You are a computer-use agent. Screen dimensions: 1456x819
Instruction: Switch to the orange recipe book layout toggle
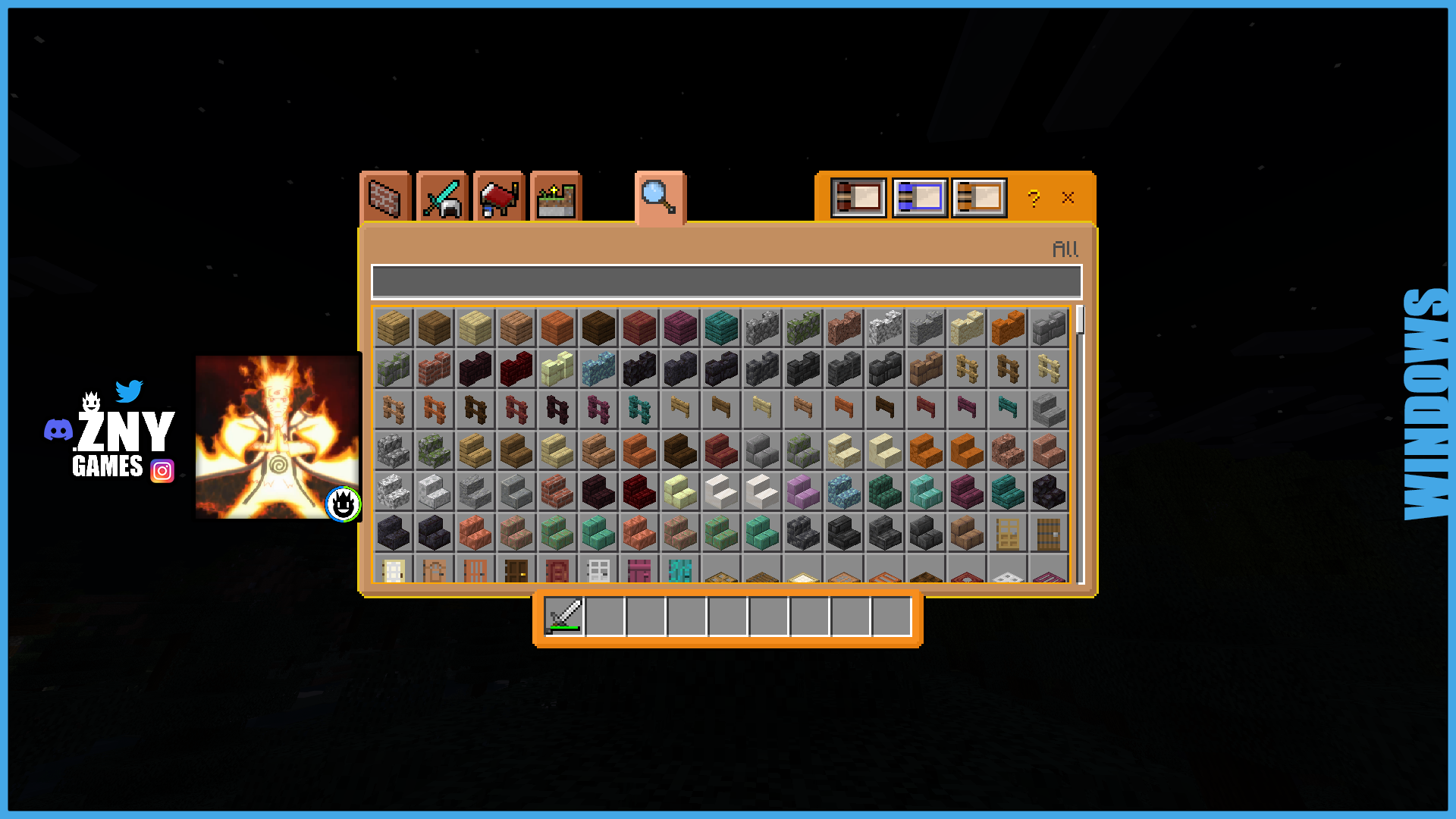point(979,197)
